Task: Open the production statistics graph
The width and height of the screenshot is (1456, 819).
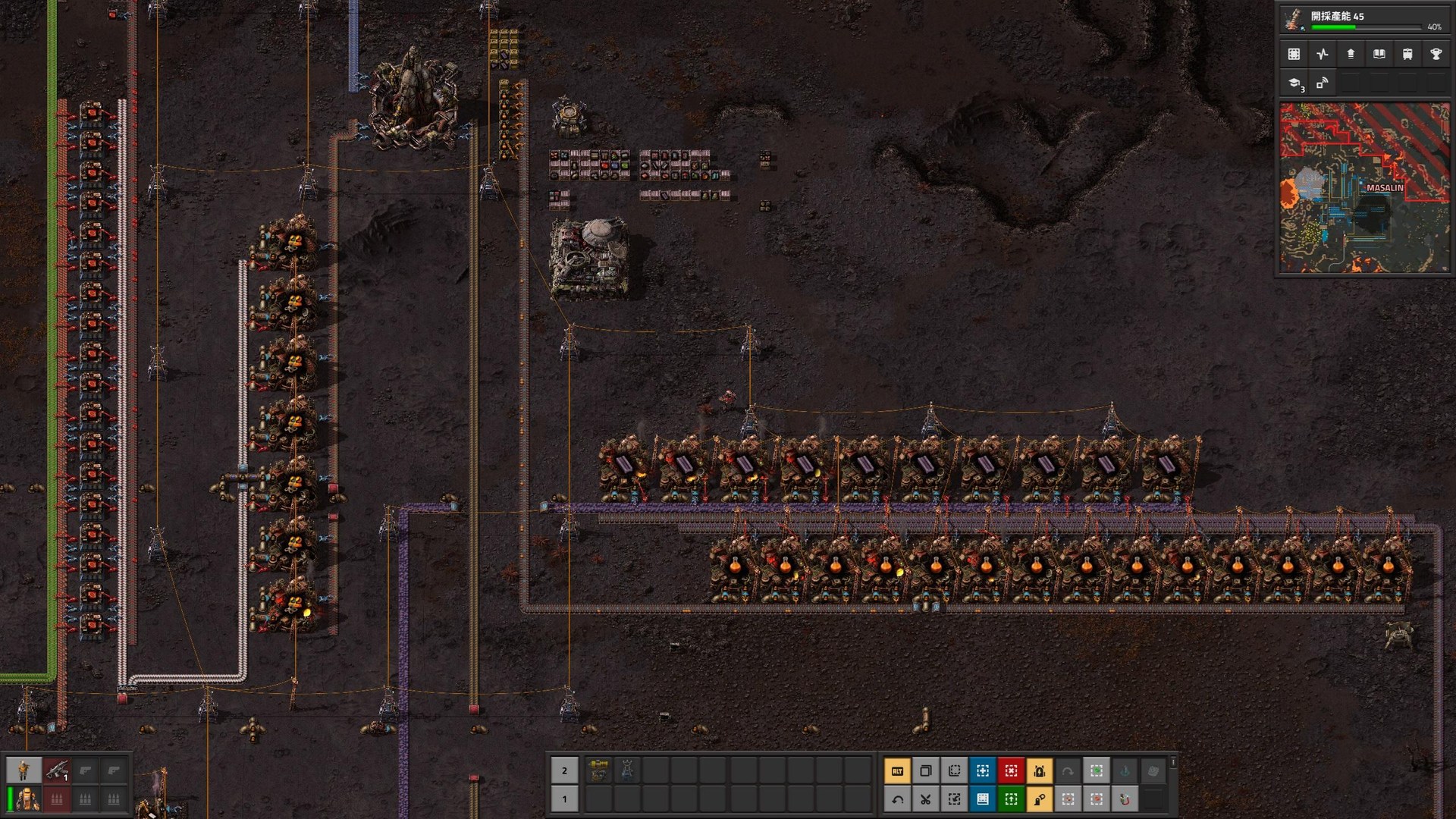Action: (1322, 54)
